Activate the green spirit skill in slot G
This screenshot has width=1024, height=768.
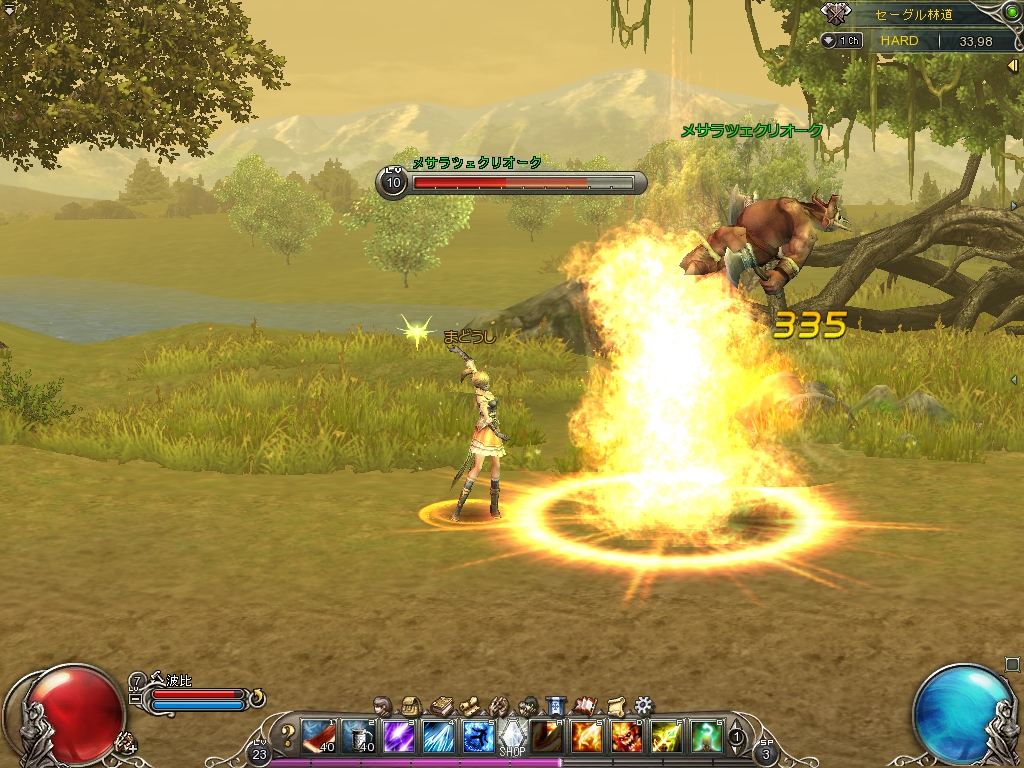point(706,737)
